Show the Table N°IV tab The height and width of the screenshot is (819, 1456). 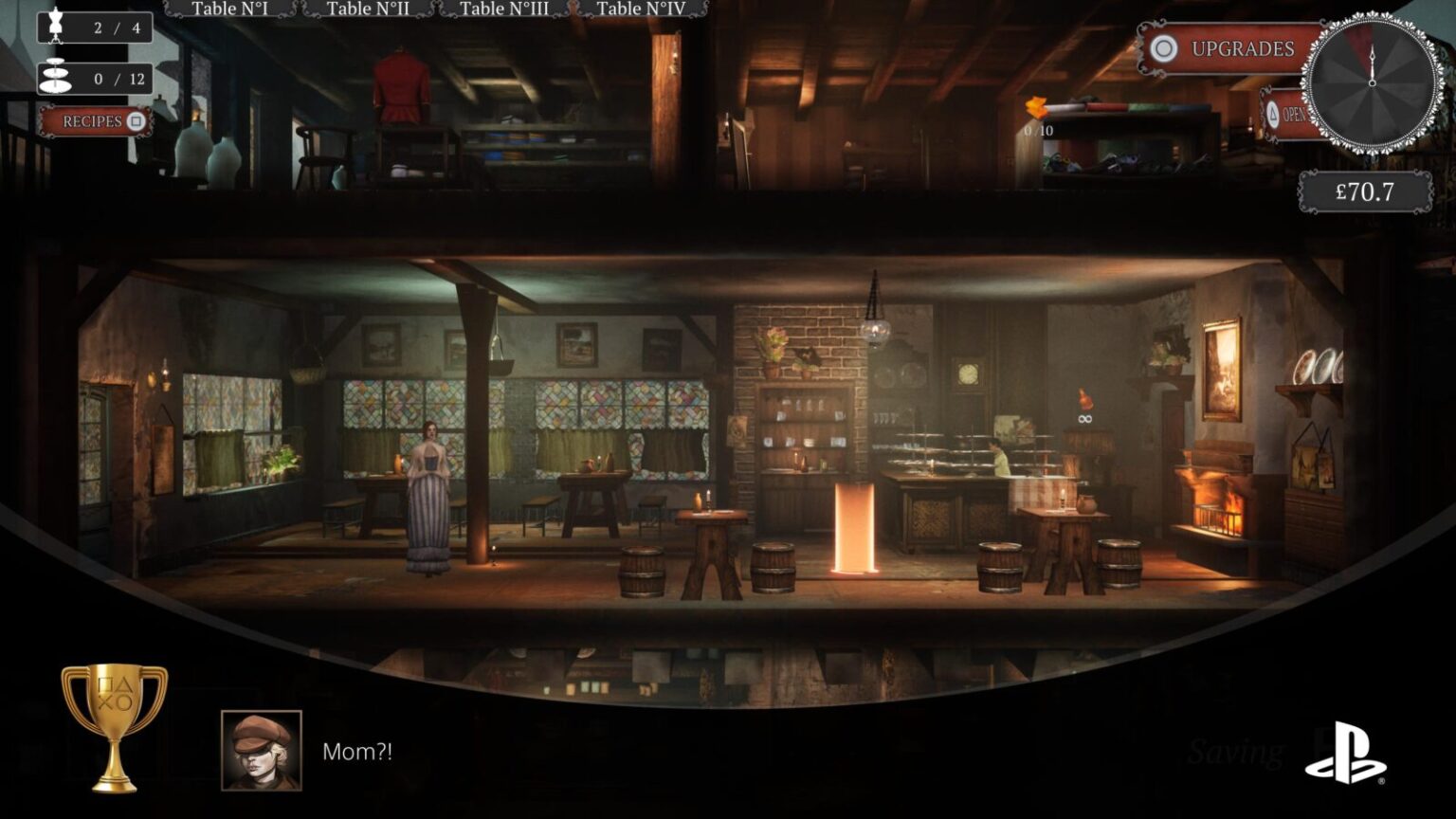click(640, 9)
